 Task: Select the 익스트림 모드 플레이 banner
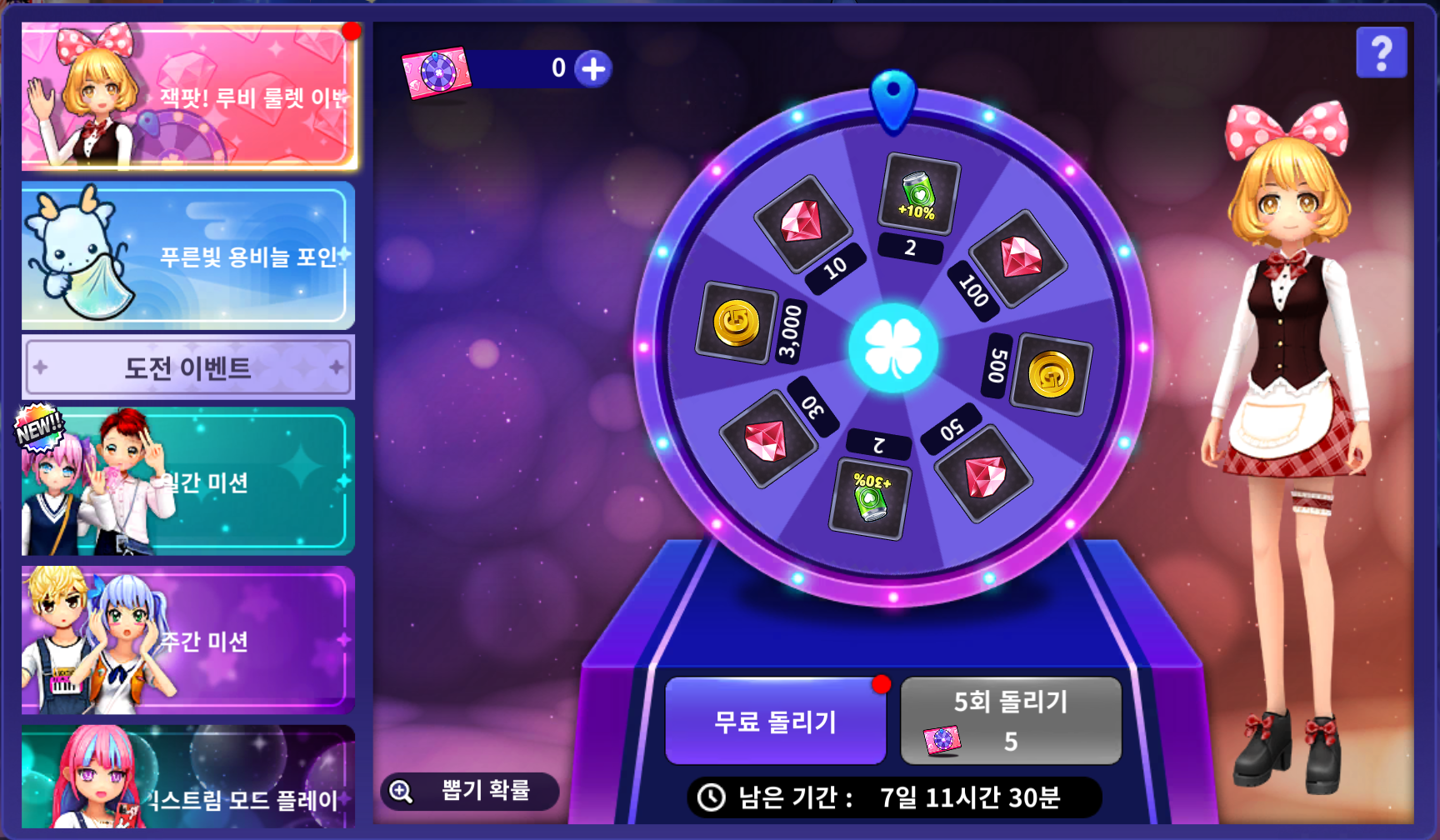coord(188,779)
